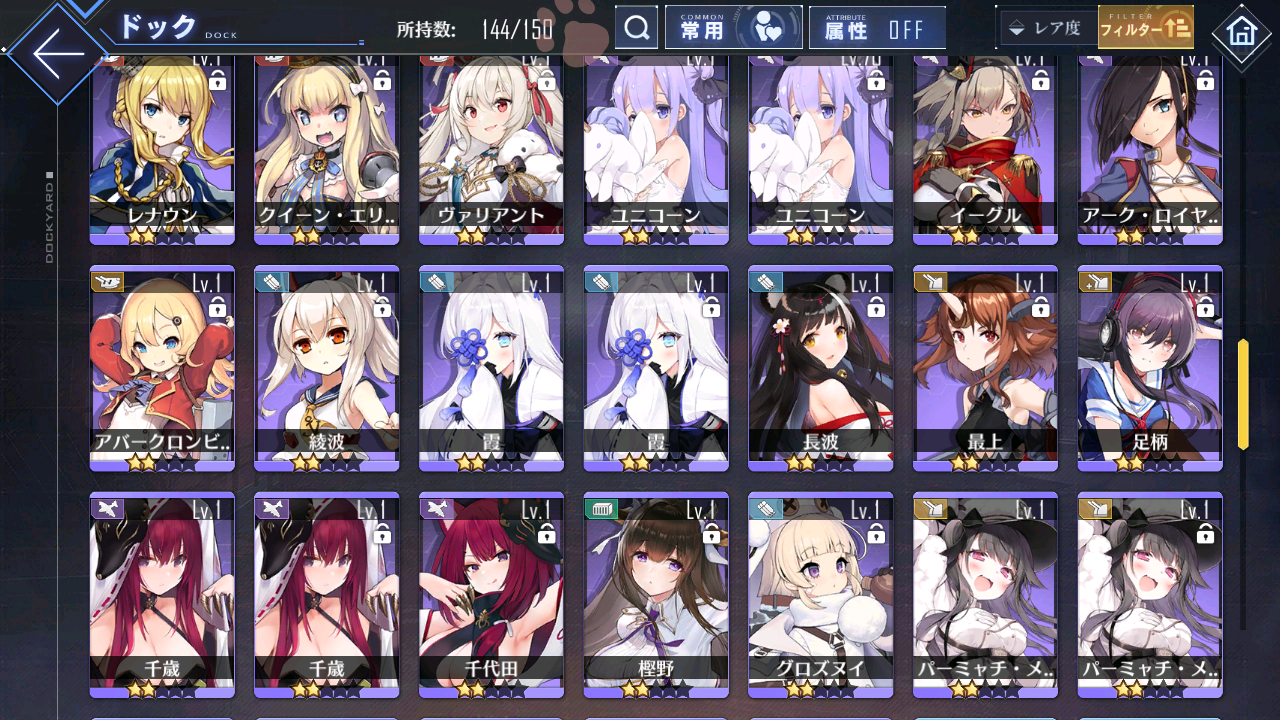Open the フィルター filter panel
Viewport: 1280px width, 720px height.
[x=1146, y=27]
